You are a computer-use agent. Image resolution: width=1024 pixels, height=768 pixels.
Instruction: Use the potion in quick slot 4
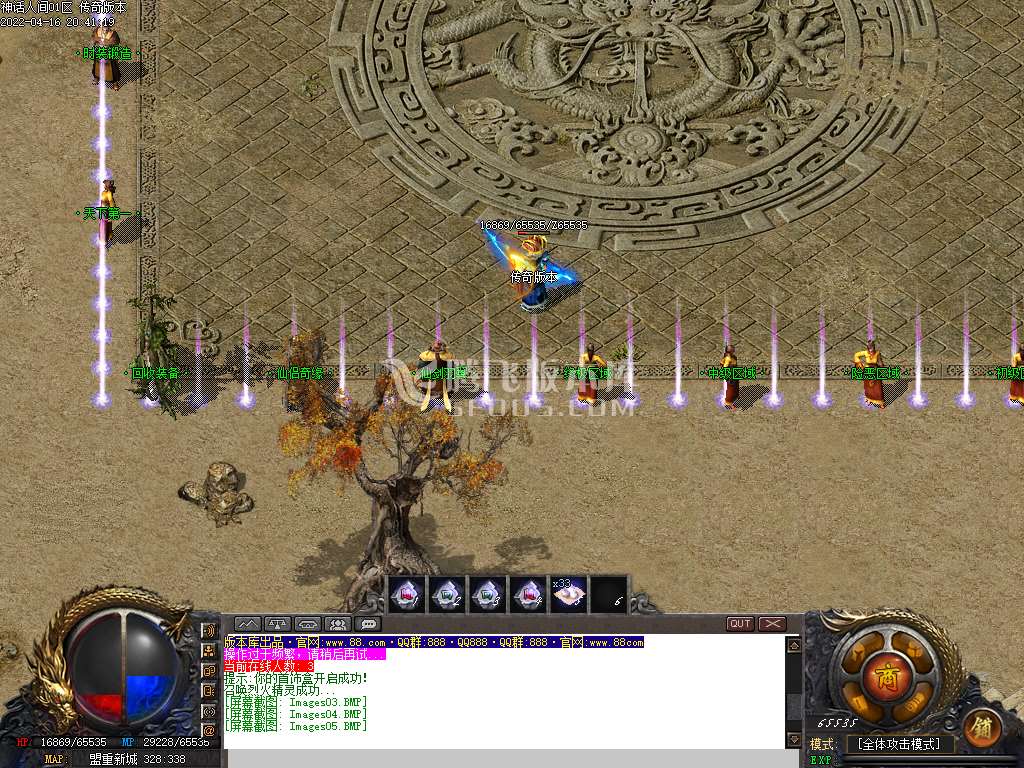528,595
